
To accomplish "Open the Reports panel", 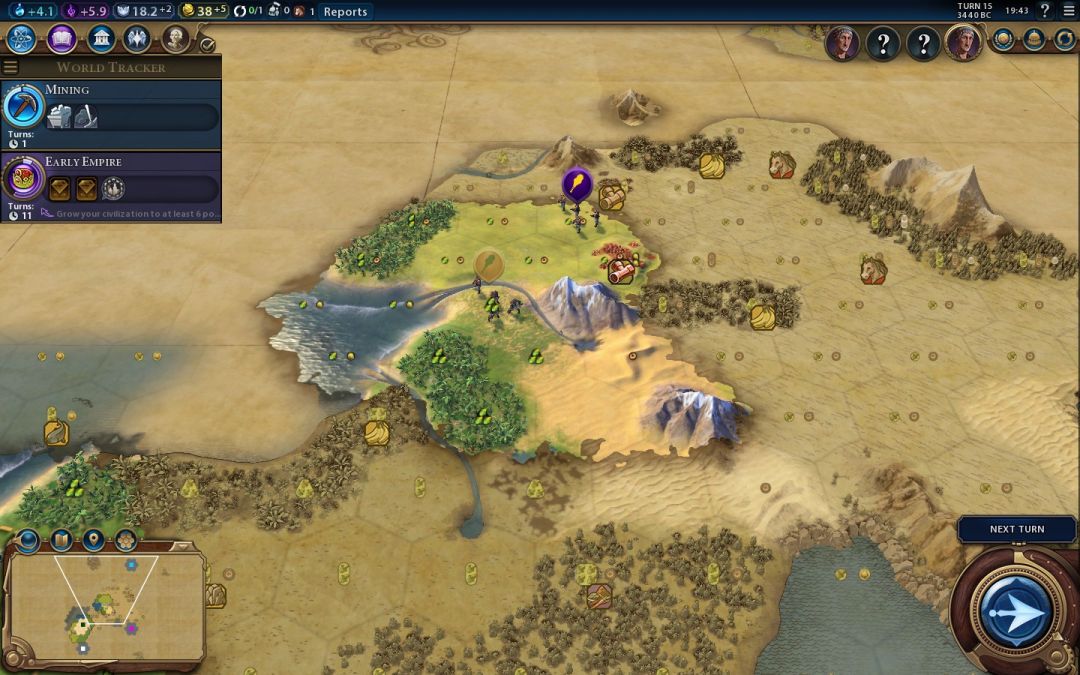I will click(345, 11).
